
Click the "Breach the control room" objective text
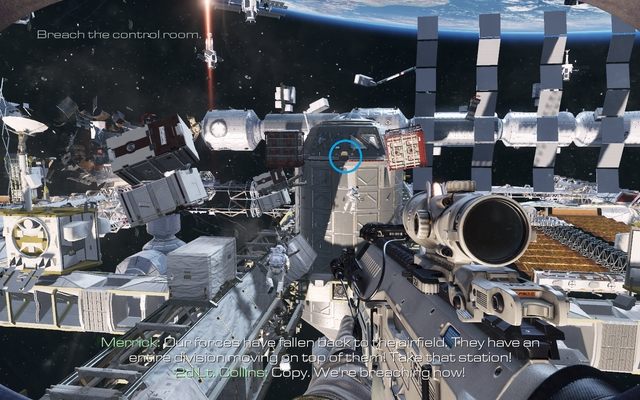(119, 35)
